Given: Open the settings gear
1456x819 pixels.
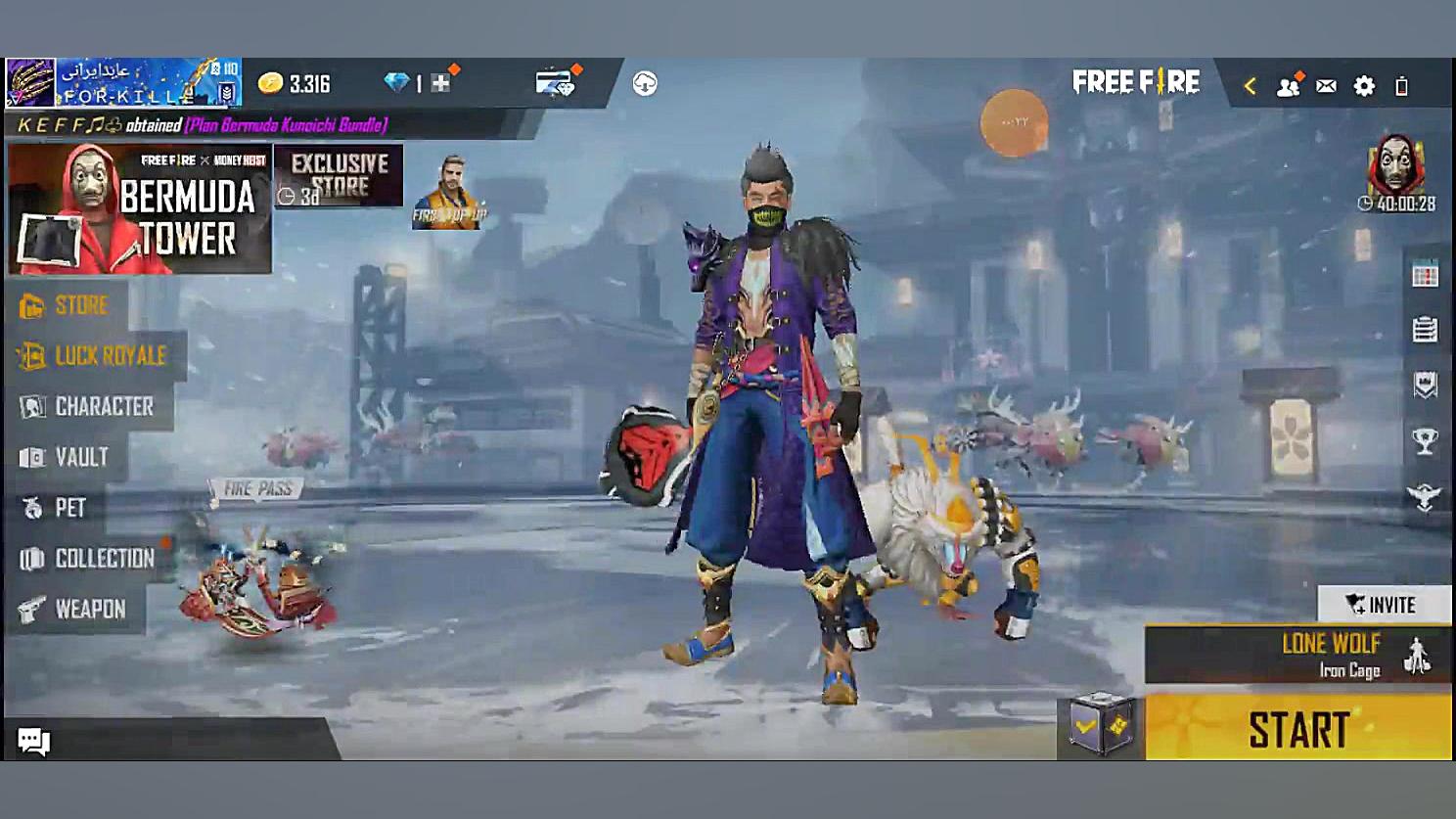Looking at the screenshot, I should coord(1364,86).
